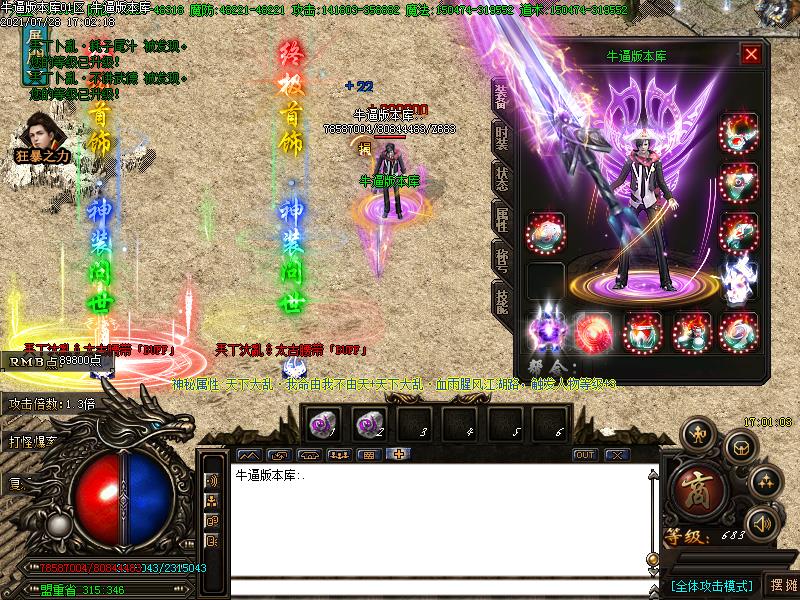Select the glowing red orb equipment slot

point(593,333)
